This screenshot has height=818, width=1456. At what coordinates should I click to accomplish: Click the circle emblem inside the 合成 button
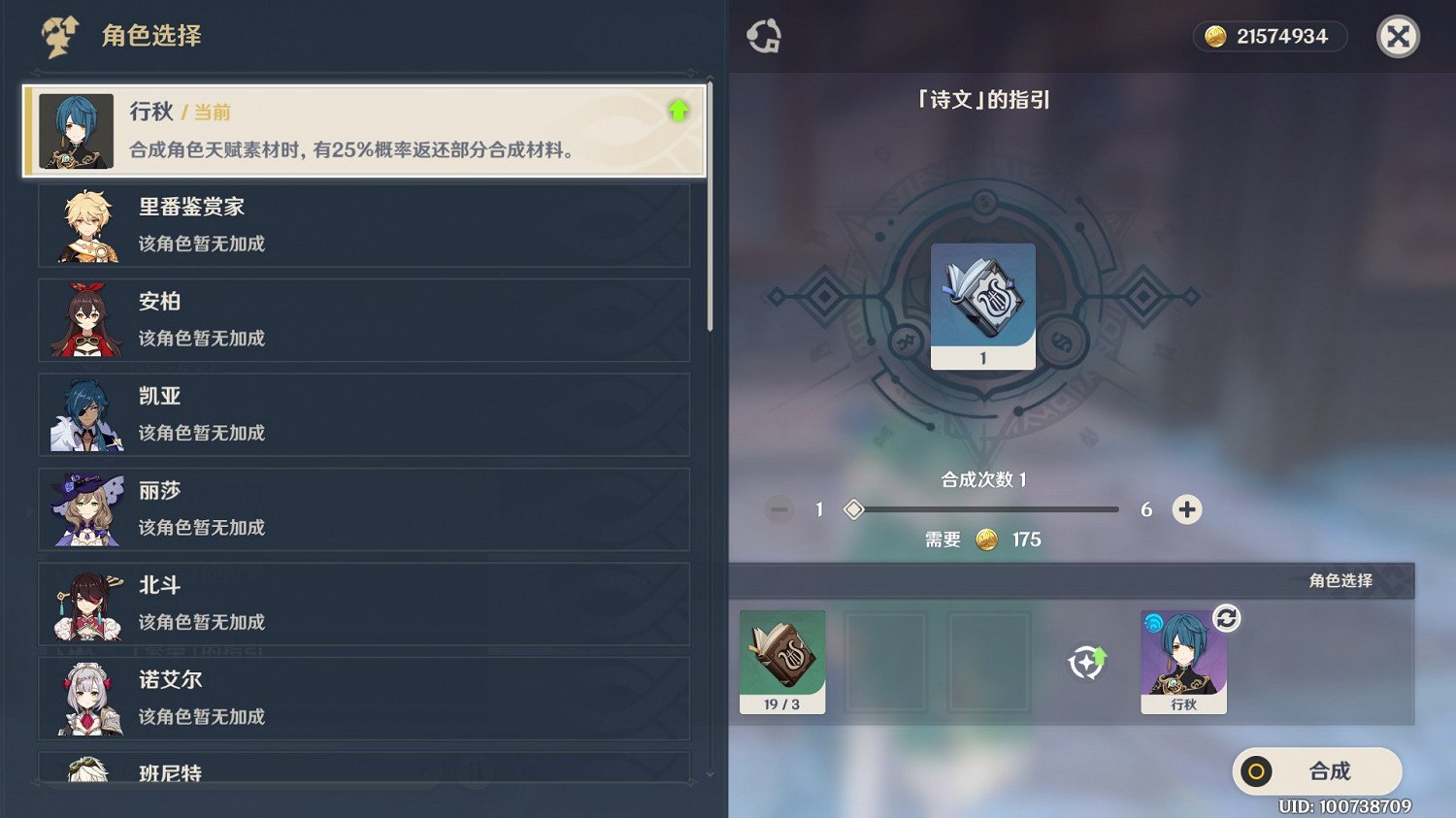1258,771
